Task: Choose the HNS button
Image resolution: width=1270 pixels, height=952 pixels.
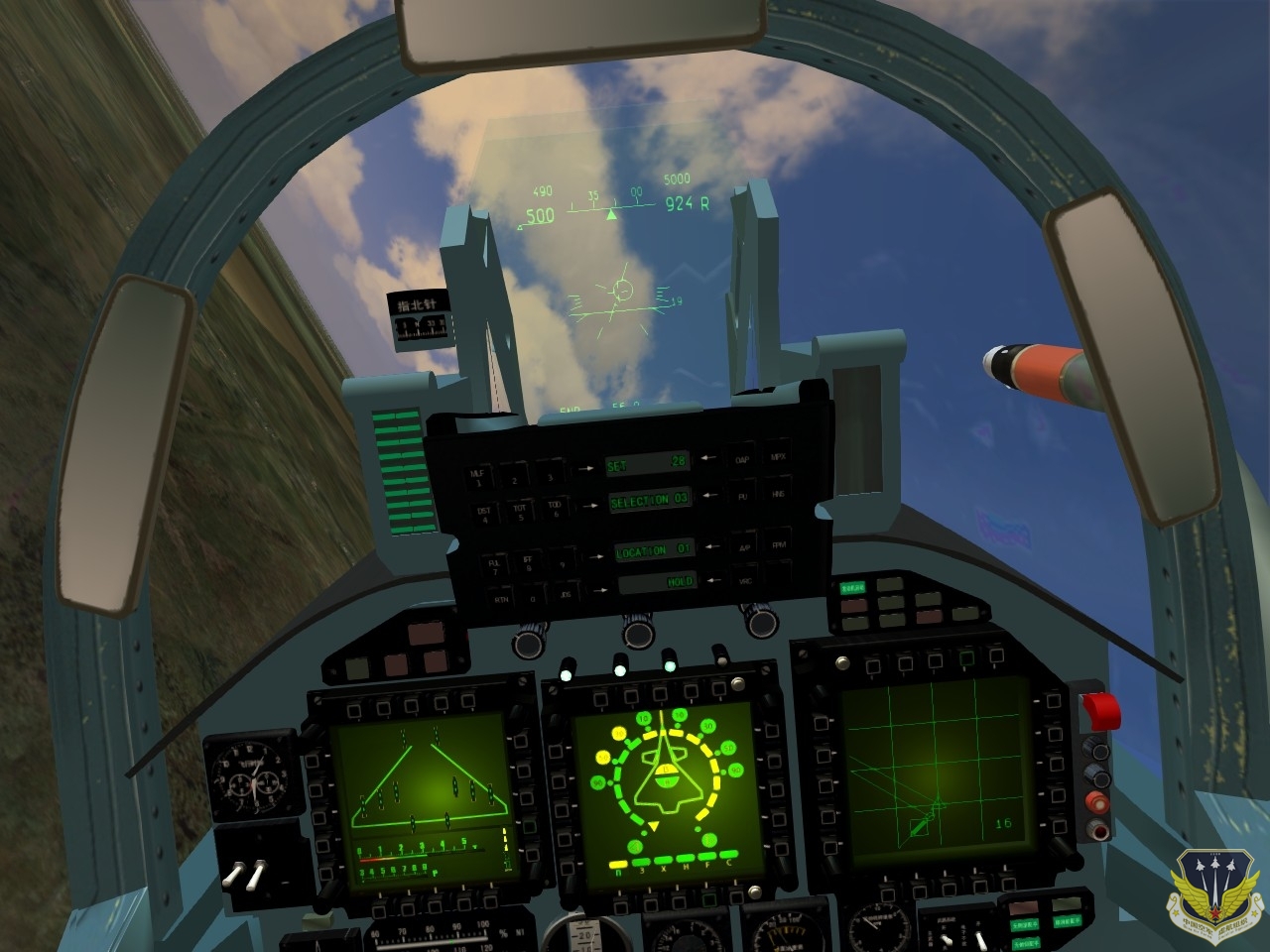Action: 777,492
